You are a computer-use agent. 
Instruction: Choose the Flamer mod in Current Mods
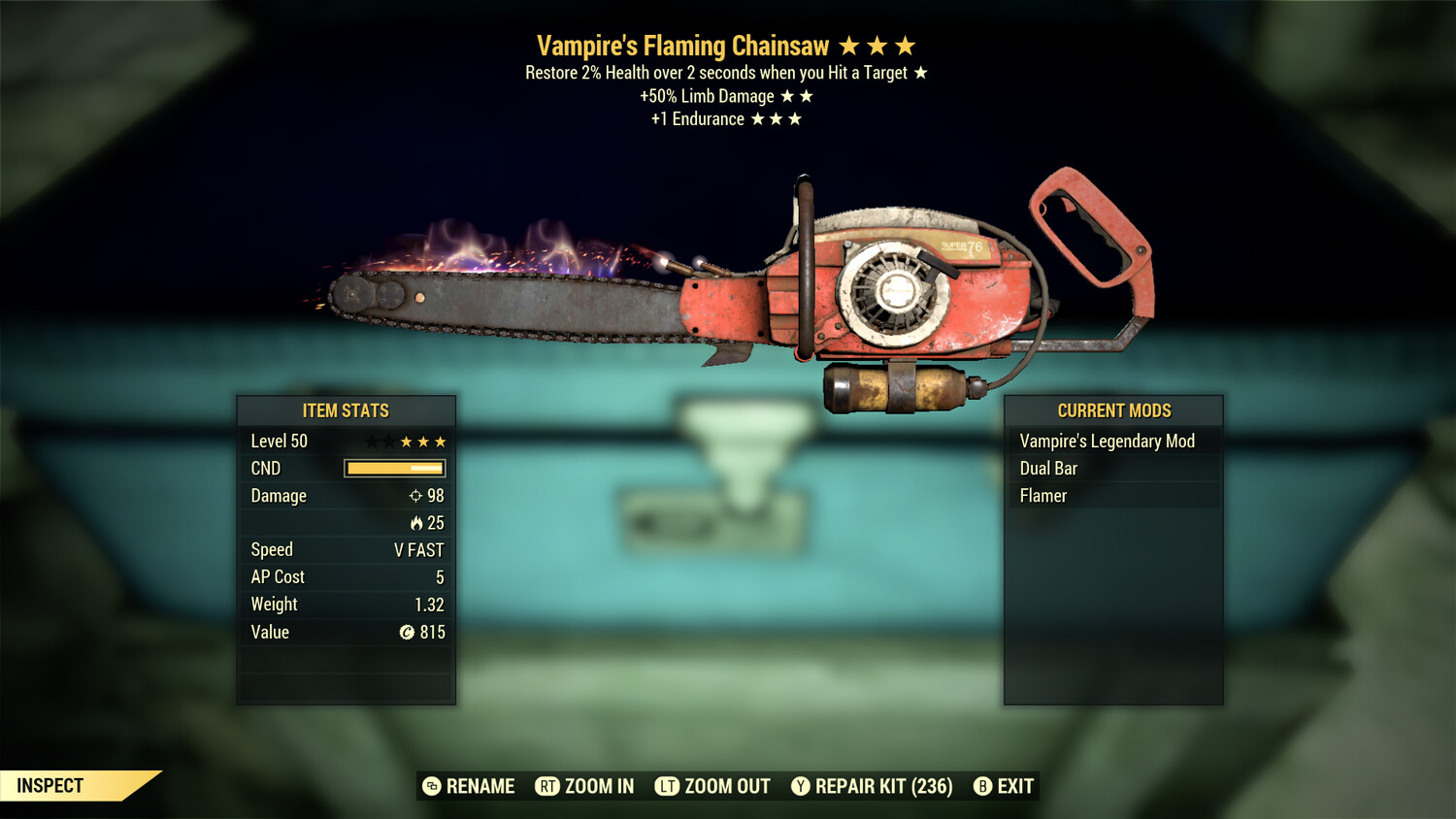coord(1043,496)
